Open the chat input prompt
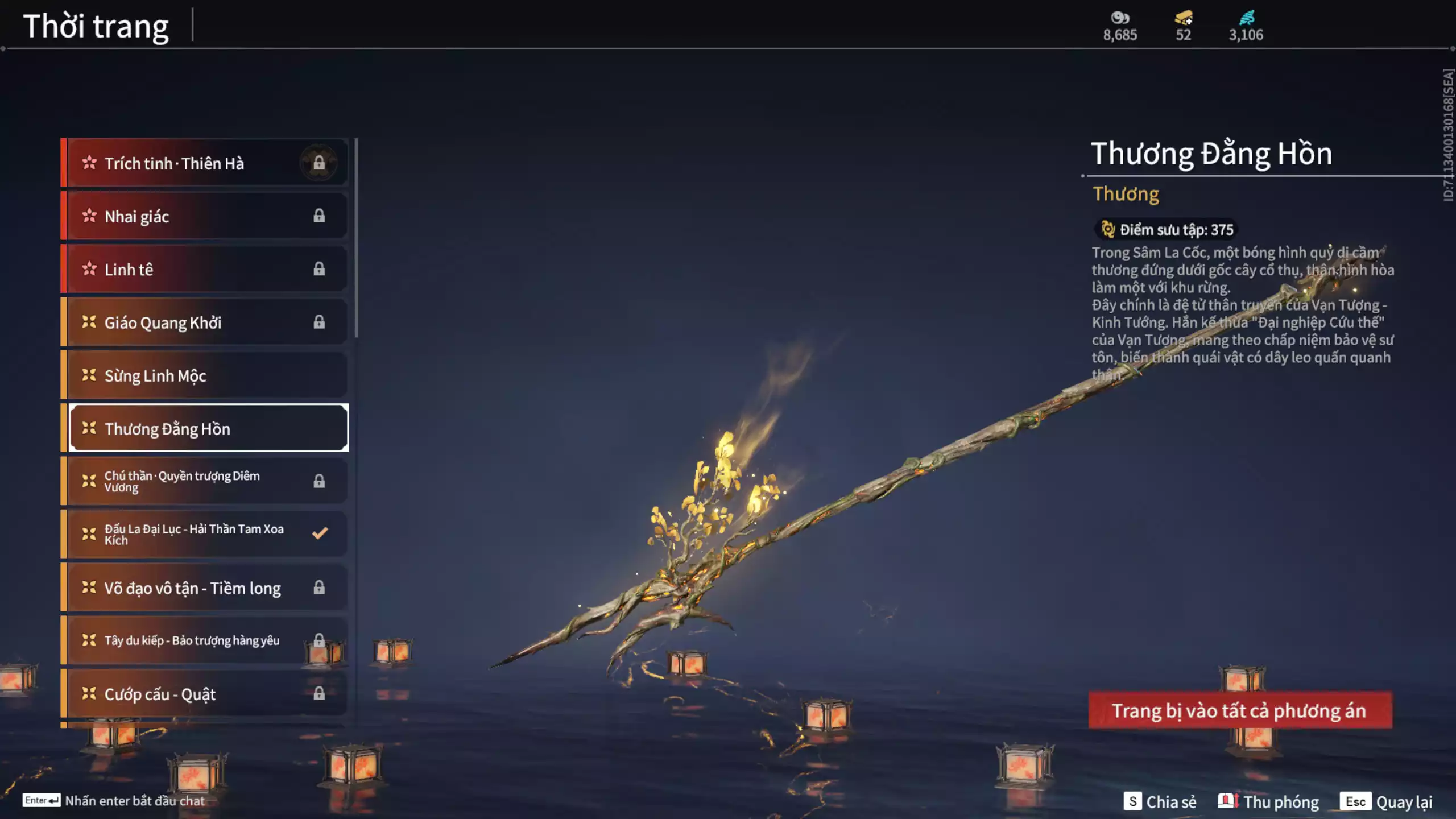 [x=114, y=801]
